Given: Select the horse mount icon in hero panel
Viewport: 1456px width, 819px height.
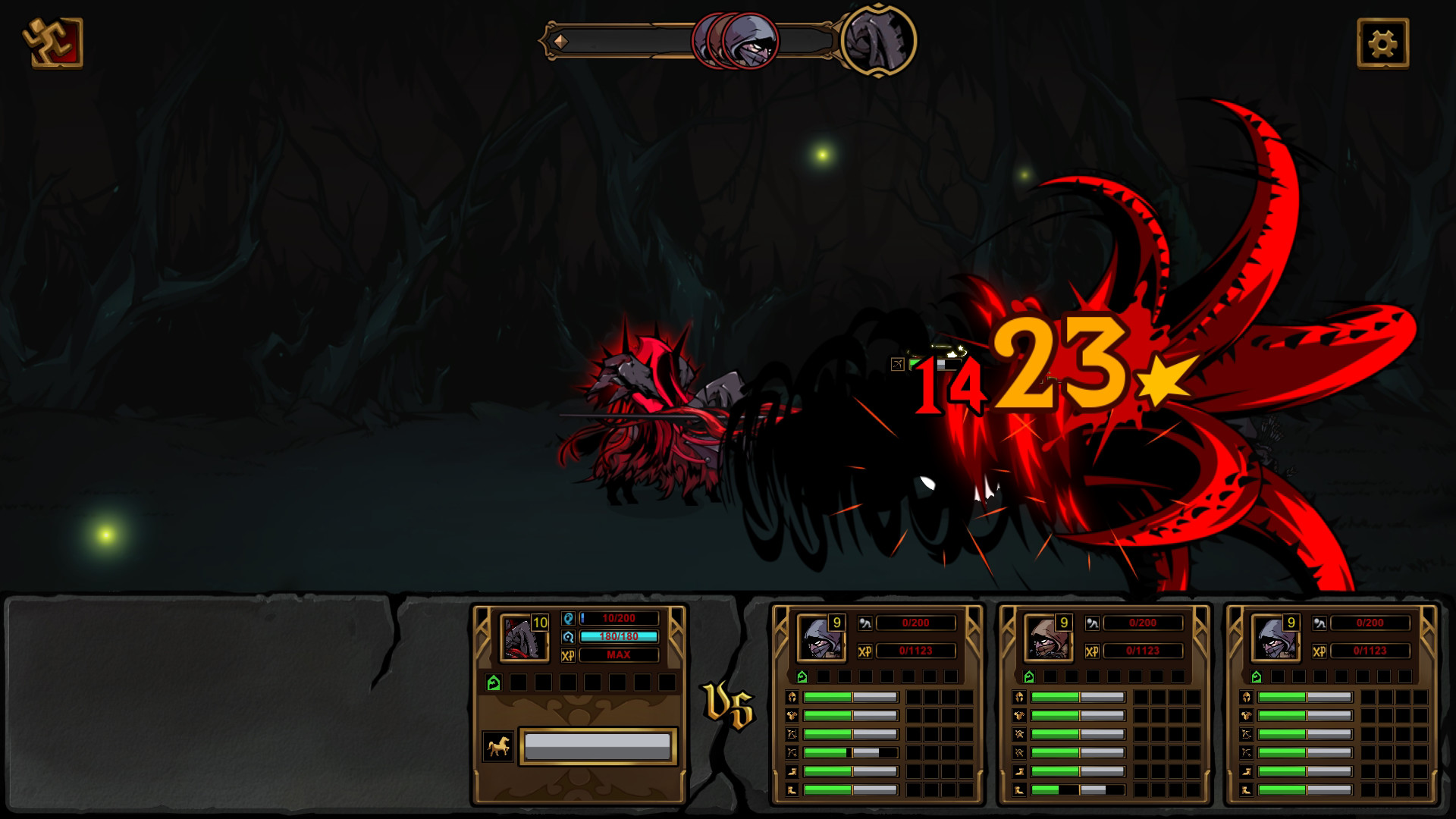Looking at the screenshot, I should 498,748.
